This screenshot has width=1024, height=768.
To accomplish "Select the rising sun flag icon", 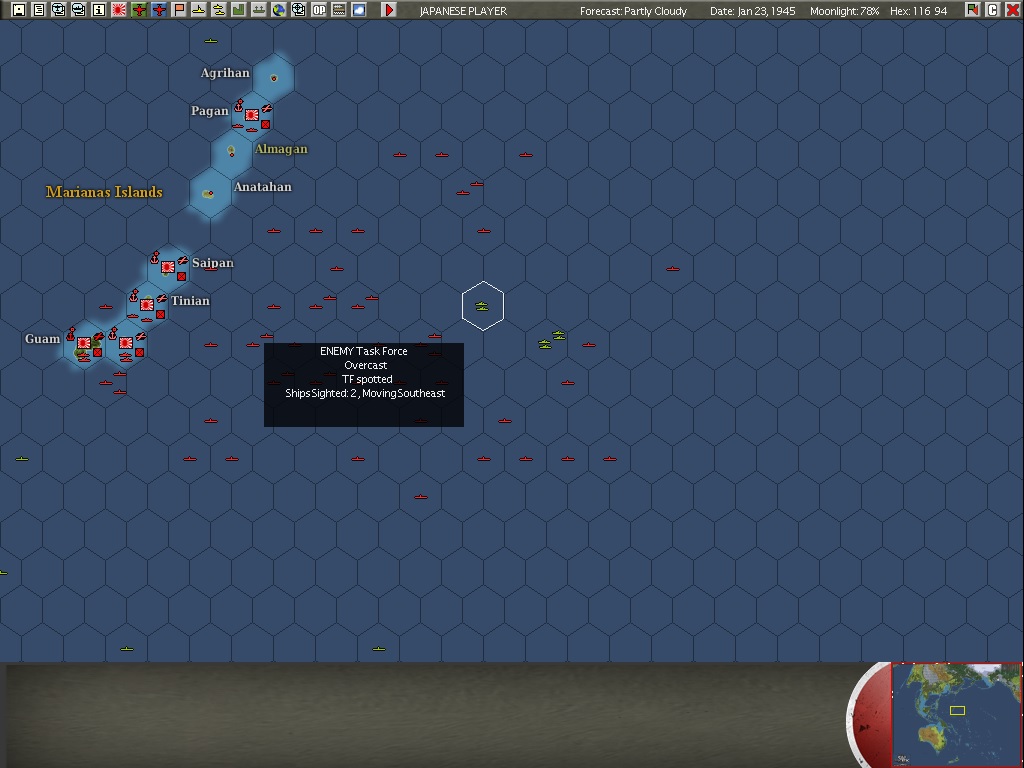I will (119, 10).
